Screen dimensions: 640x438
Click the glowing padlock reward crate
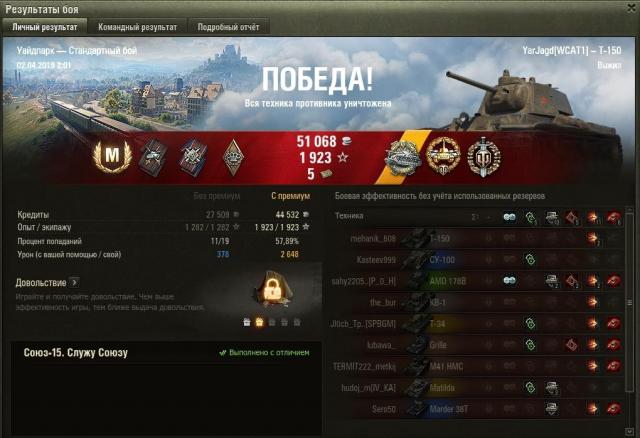(269, 292)
